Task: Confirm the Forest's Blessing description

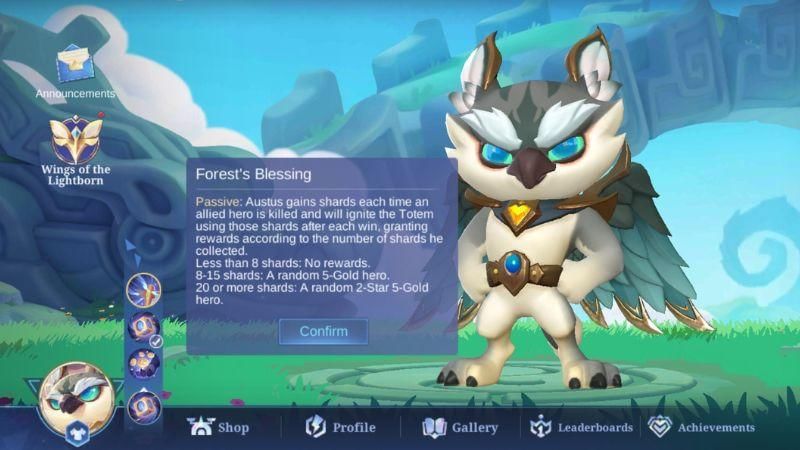Action: coord(323,331)
